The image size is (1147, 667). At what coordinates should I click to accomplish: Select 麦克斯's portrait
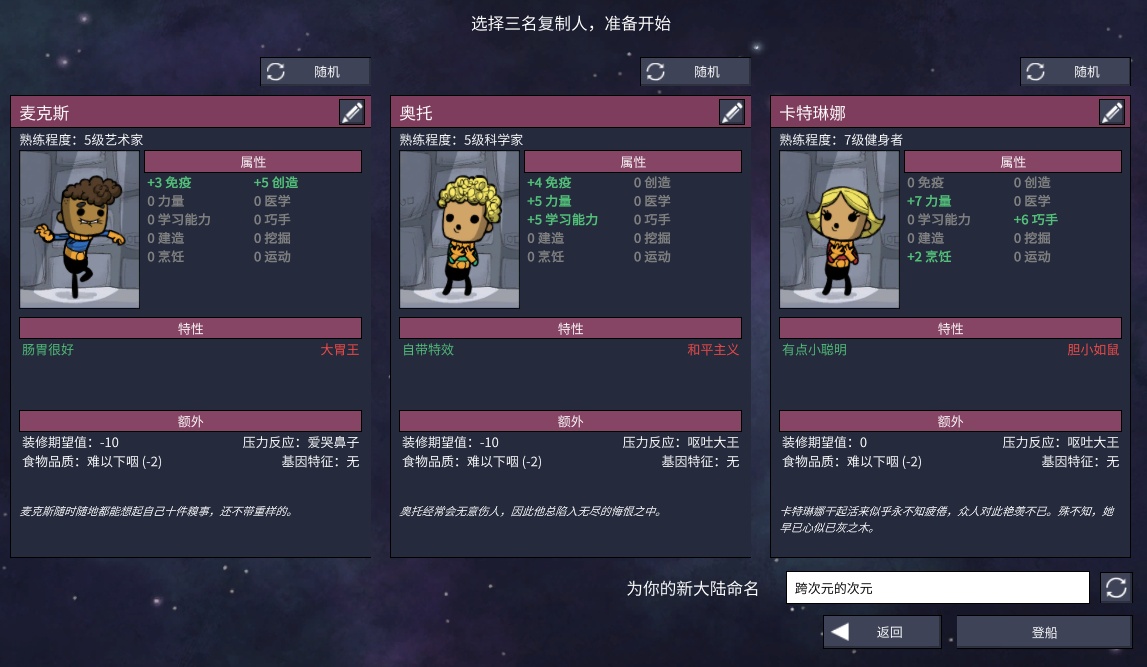80,230
